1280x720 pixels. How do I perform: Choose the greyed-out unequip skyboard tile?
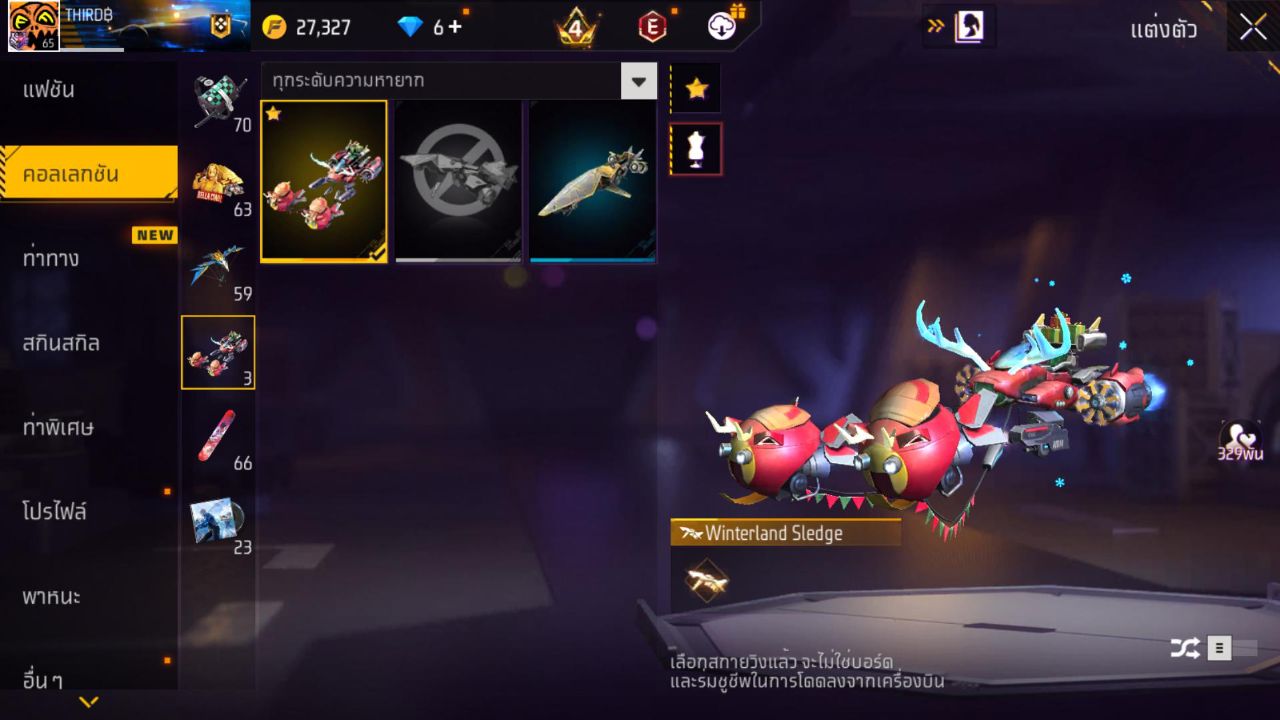point(458,181)
